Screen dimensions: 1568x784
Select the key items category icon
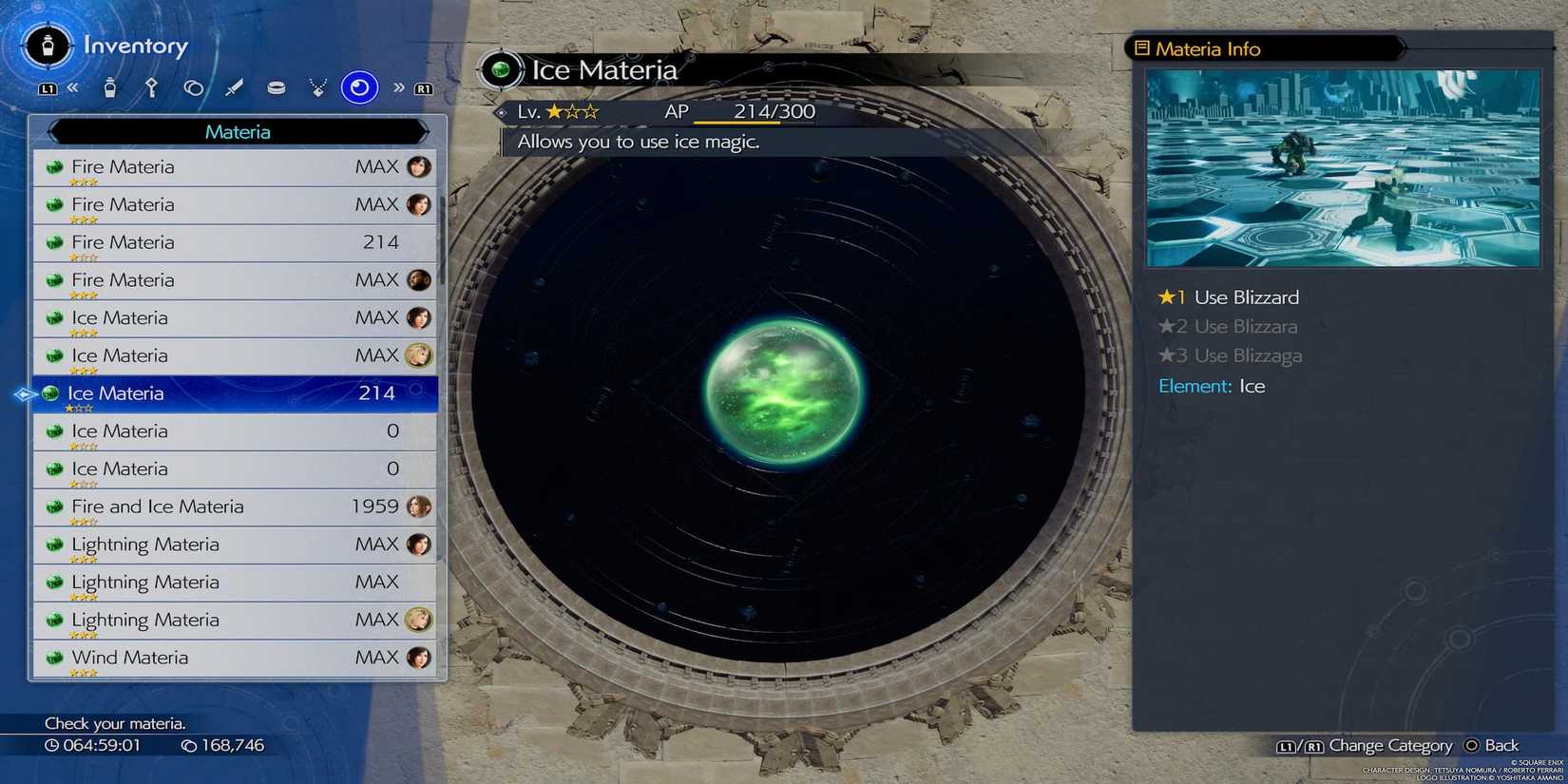pos(152,87)
